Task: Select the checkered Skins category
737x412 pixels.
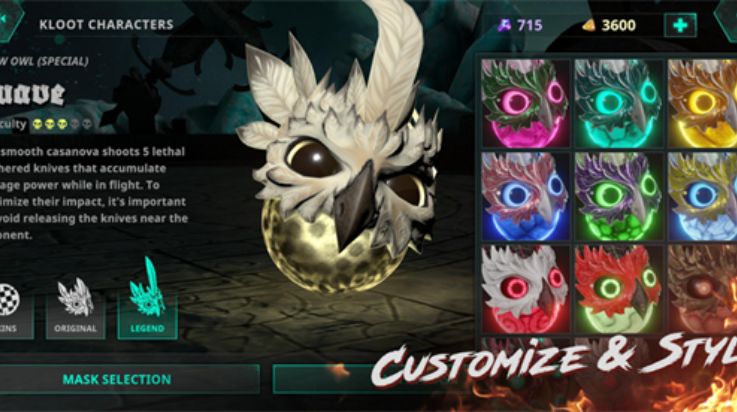Action: click(x=12, y=303)
